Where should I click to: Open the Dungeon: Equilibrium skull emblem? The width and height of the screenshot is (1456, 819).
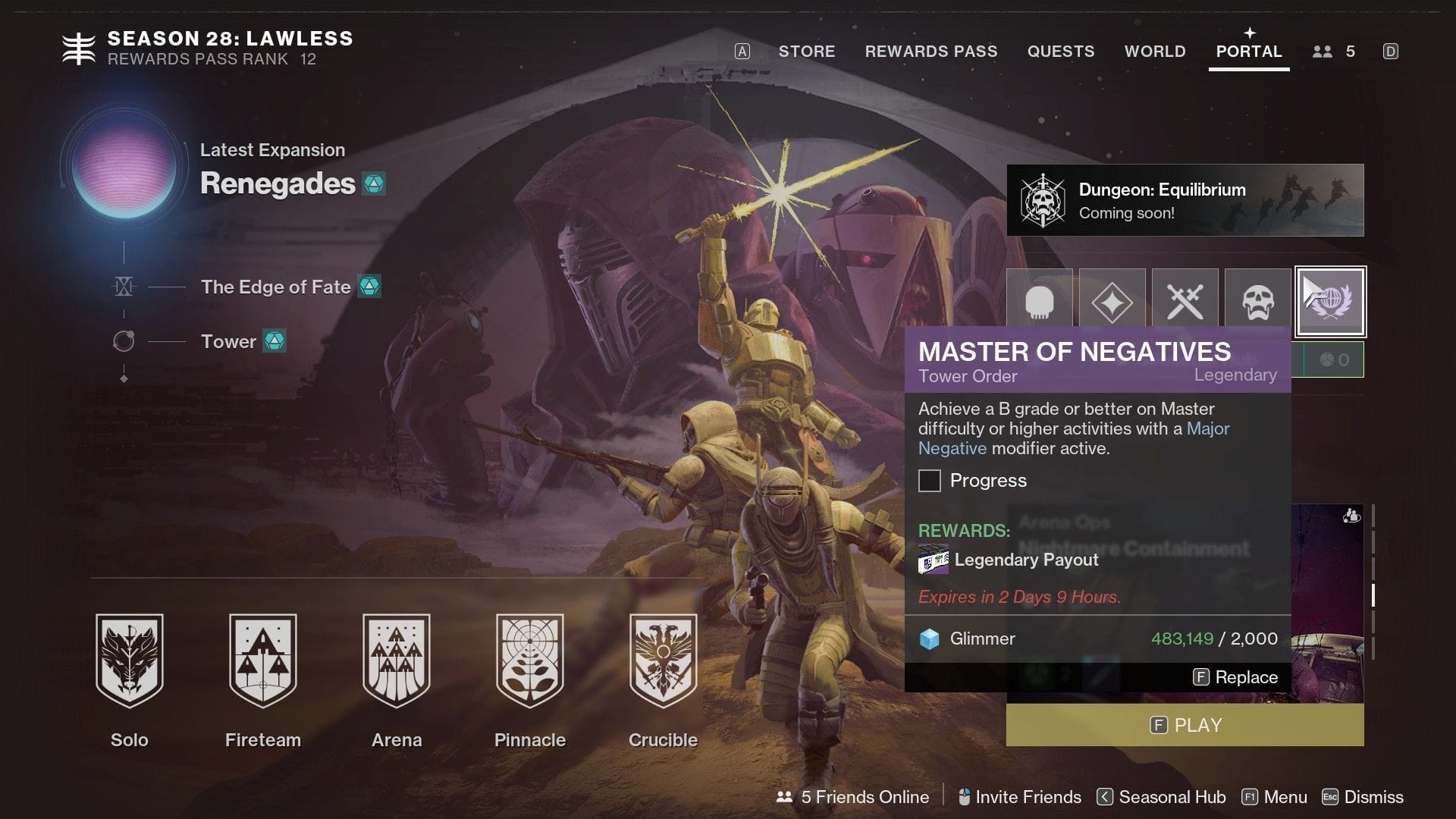tap(1044, 199)
